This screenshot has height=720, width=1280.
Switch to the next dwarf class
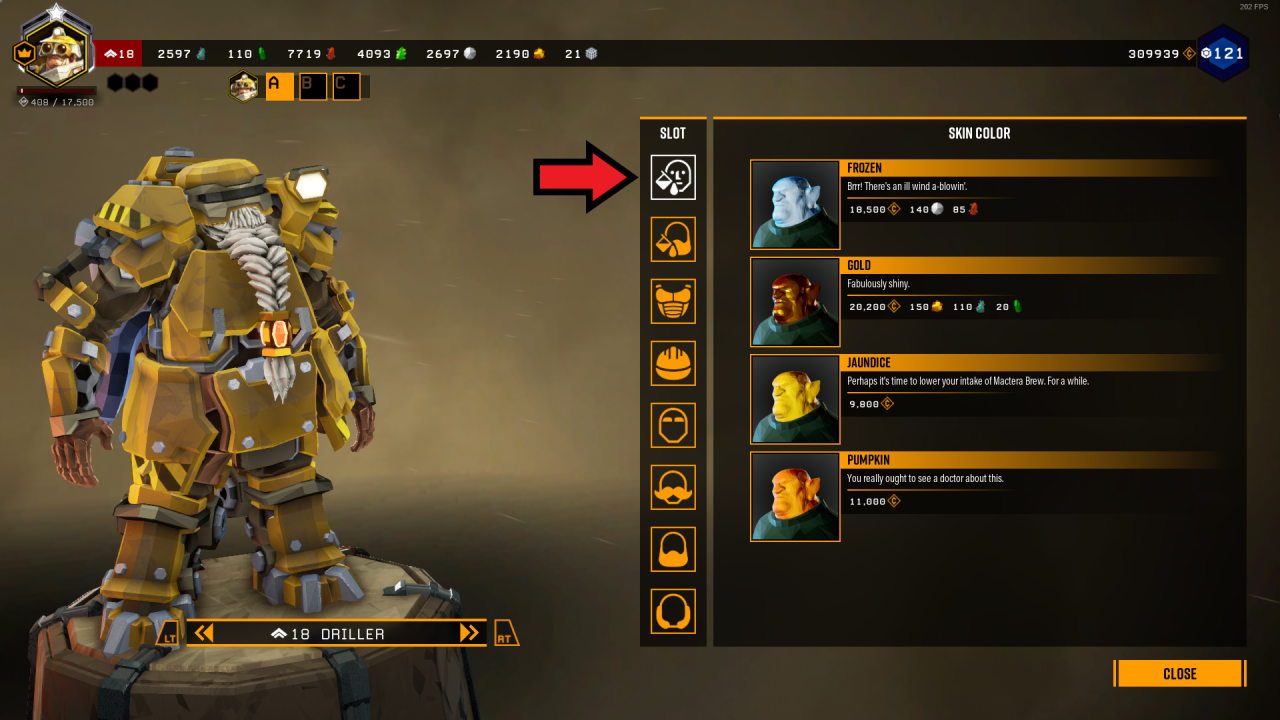469,633
